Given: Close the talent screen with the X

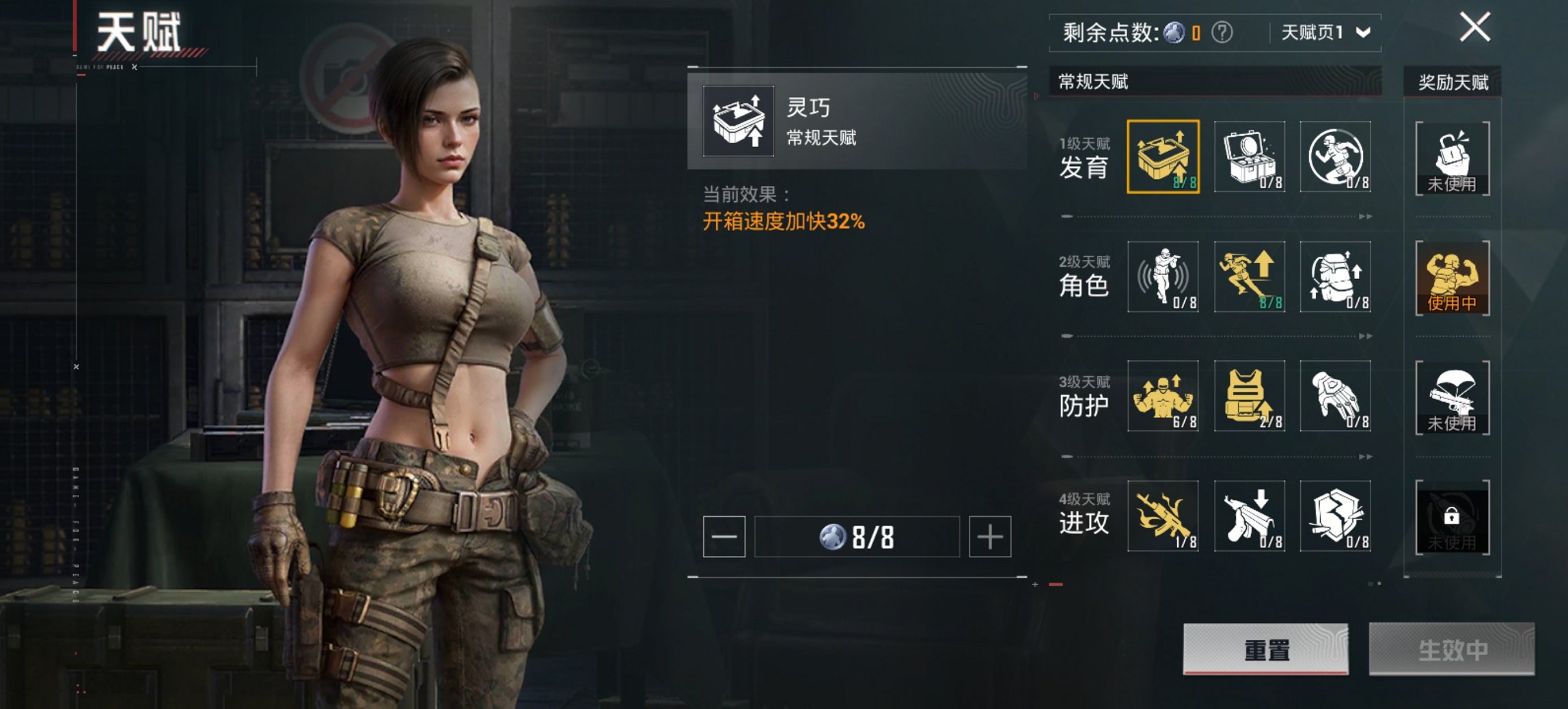Looking at the screenshot, I should point(1474,29).
